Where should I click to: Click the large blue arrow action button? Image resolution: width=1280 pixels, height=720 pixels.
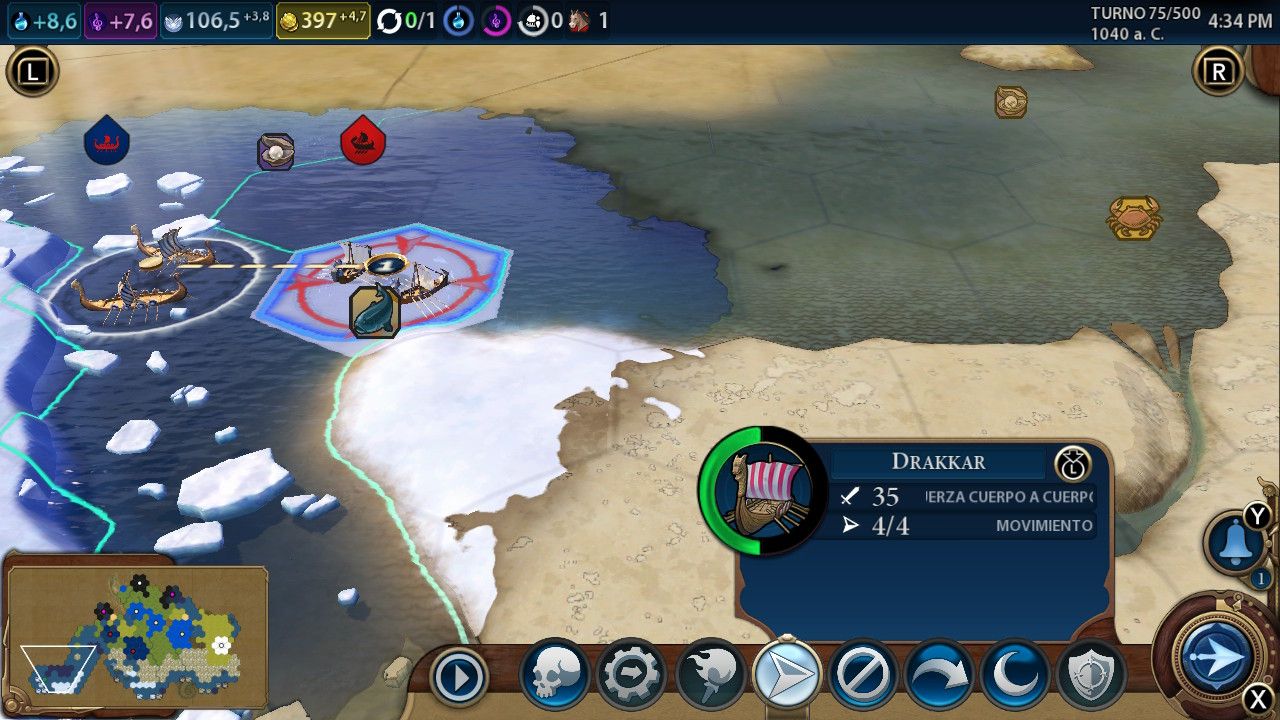click(1216, 656)
